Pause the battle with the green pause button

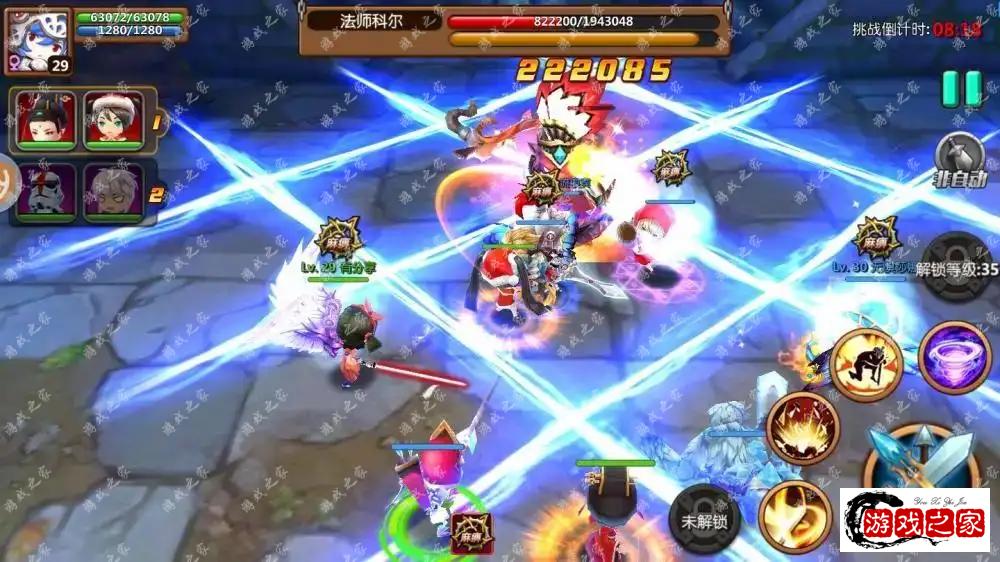click(x=961, y=88)
